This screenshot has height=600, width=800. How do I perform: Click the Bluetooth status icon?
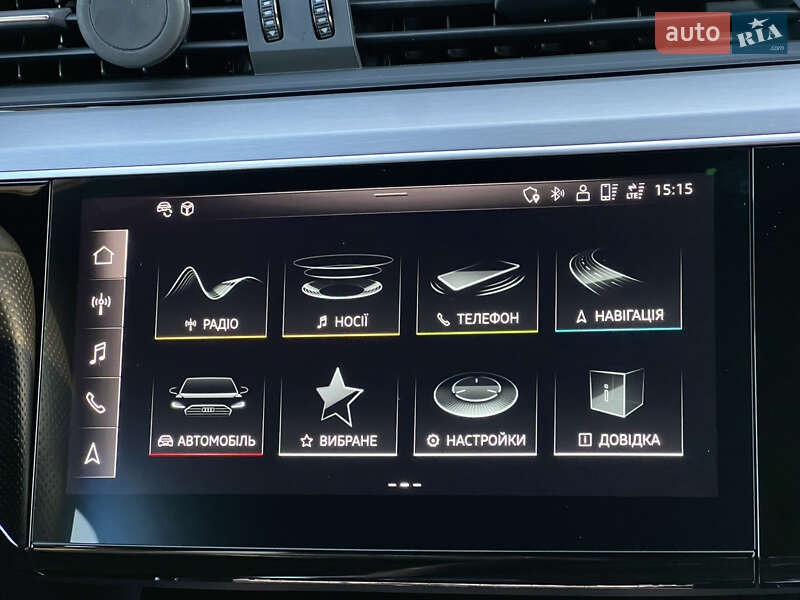557,193
